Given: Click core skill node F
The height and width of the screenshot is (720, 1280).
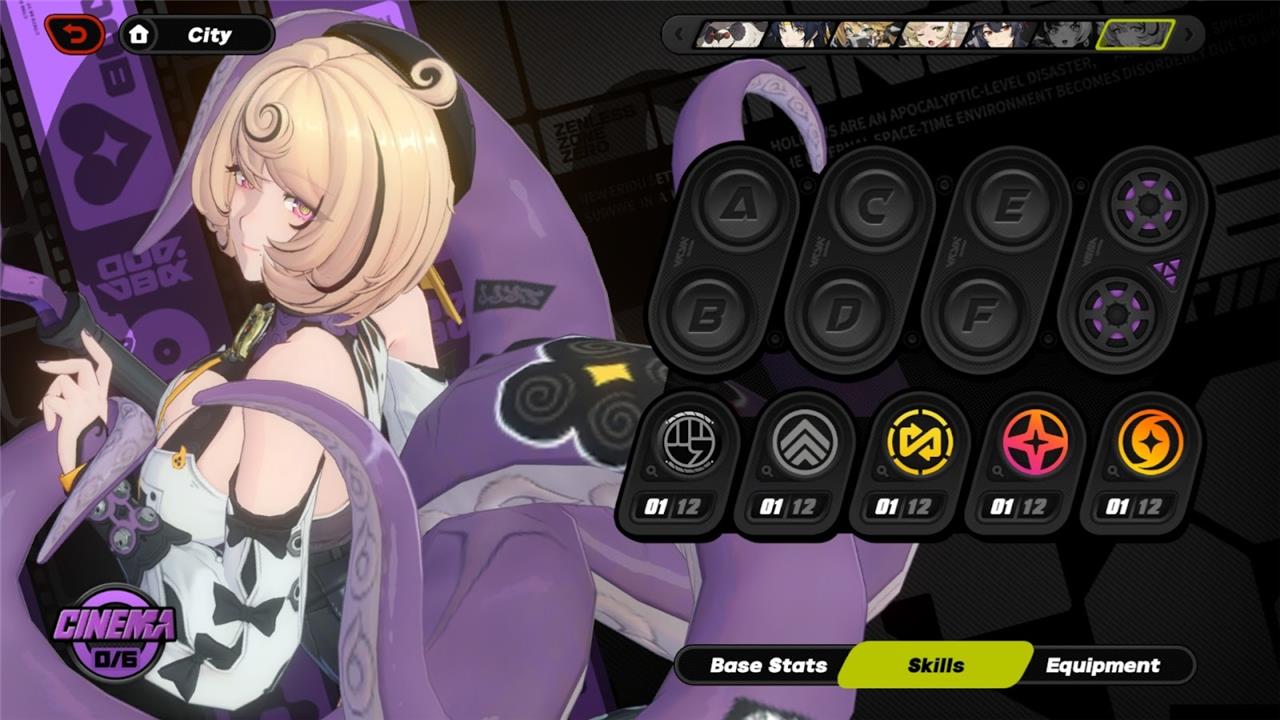Looking at the screenshot, I should click(x=979, y=316).
